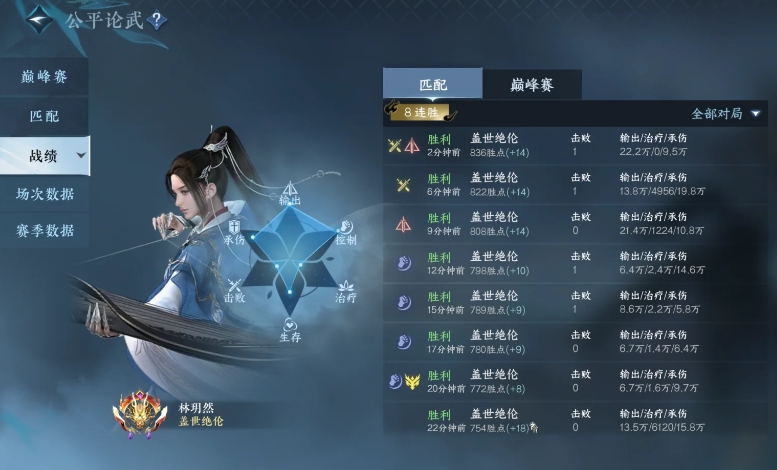Select the 匹配 entry in left sidebar
The width and height of the screenshot is (777, 470).
[44, 116]
